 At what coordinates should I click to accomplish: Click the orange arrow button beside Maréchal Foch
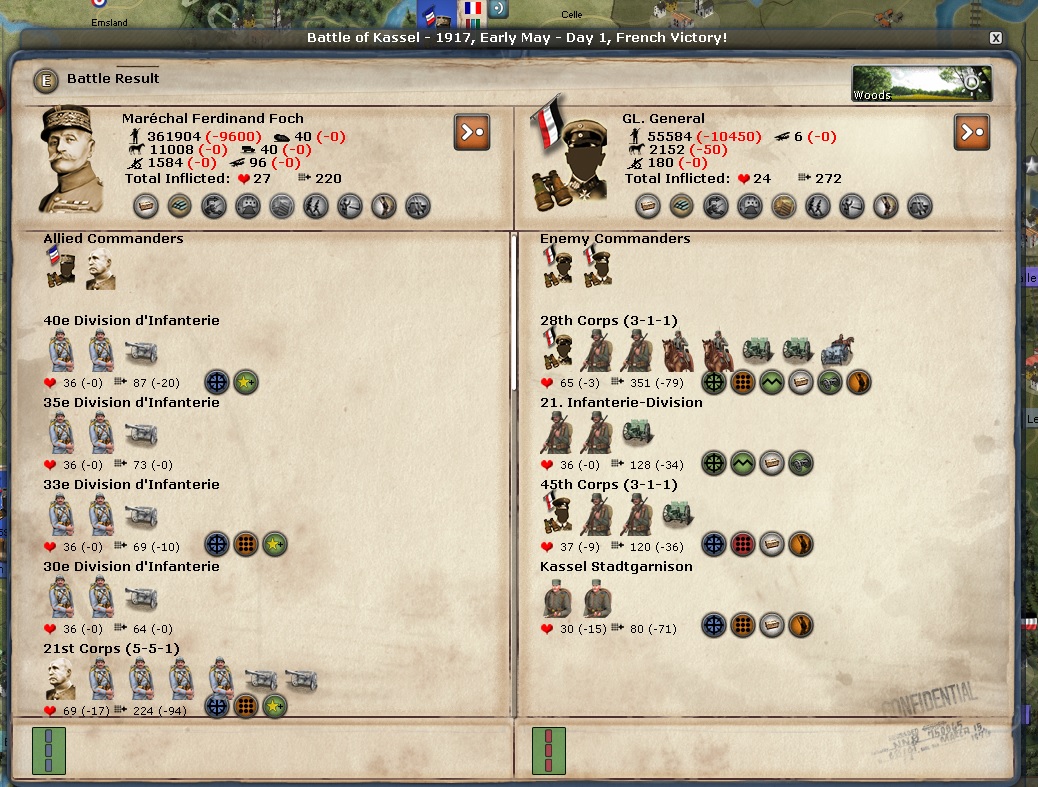click(x=472, y=132)
